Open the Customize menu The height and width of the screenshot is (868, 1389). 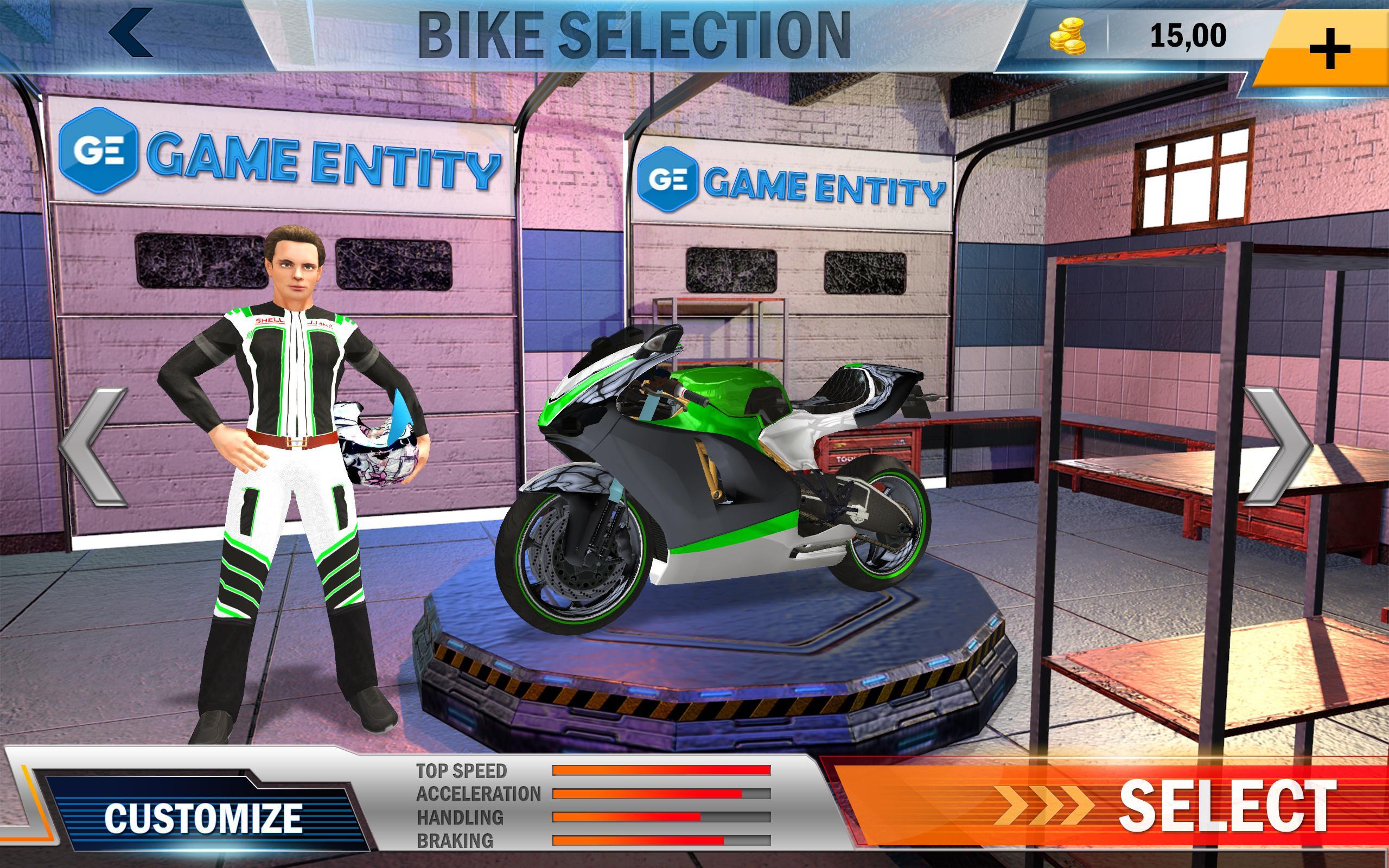click(x=202, y=818)
